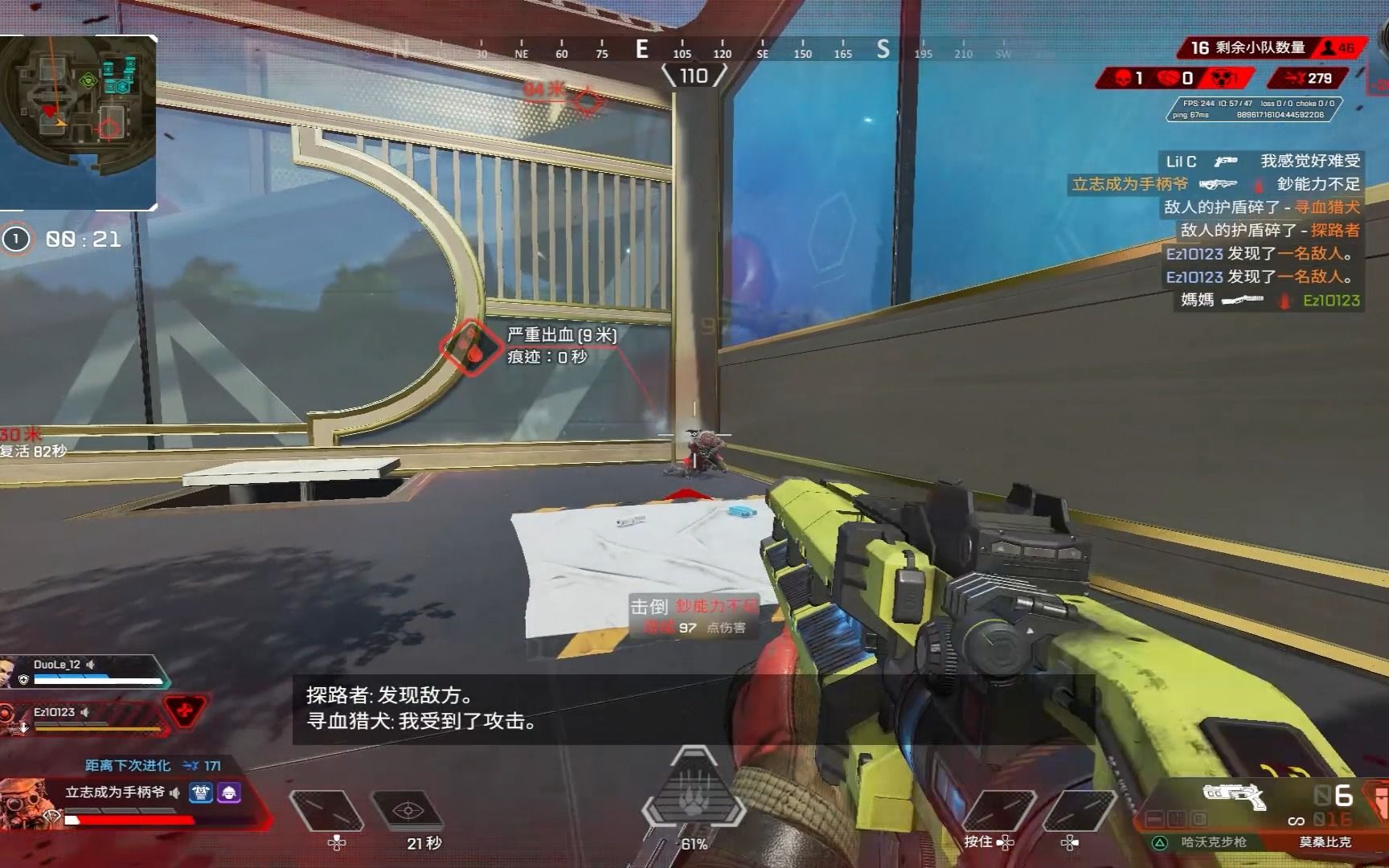Click the skull kill counter icon

[x=1122, y=79]
